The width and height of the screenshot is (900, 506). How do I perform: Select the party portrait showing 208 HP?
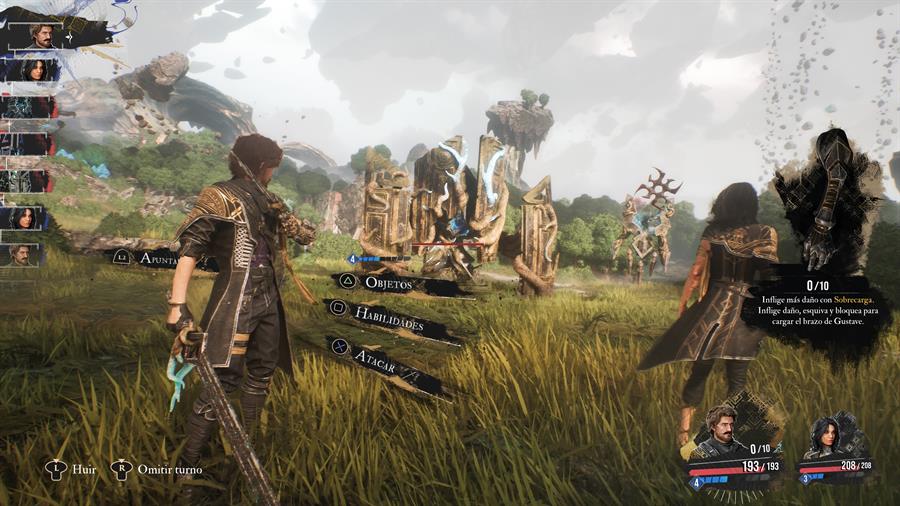(x=829, y=439)
